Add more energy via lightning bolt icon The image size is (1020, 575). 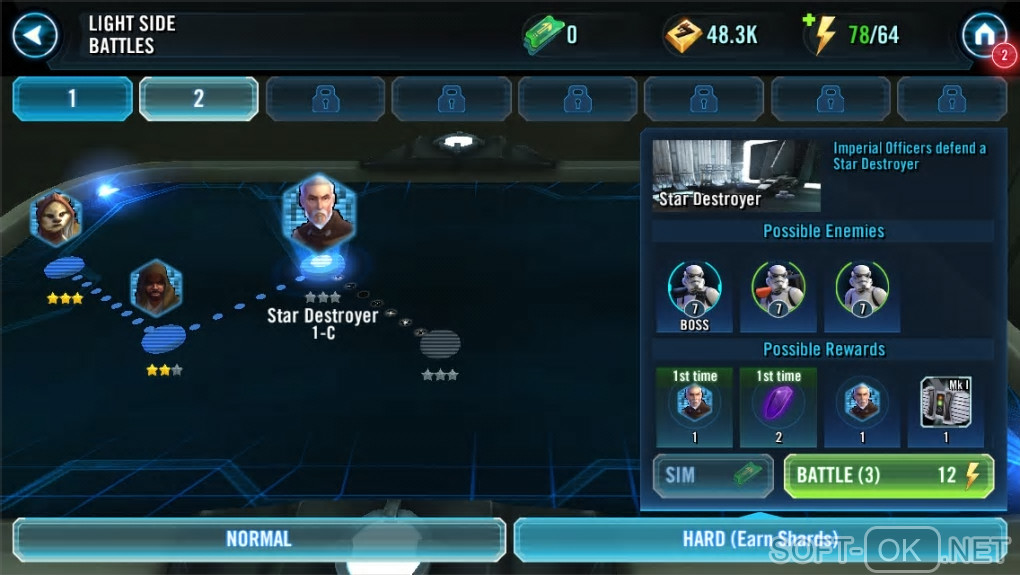824,36
